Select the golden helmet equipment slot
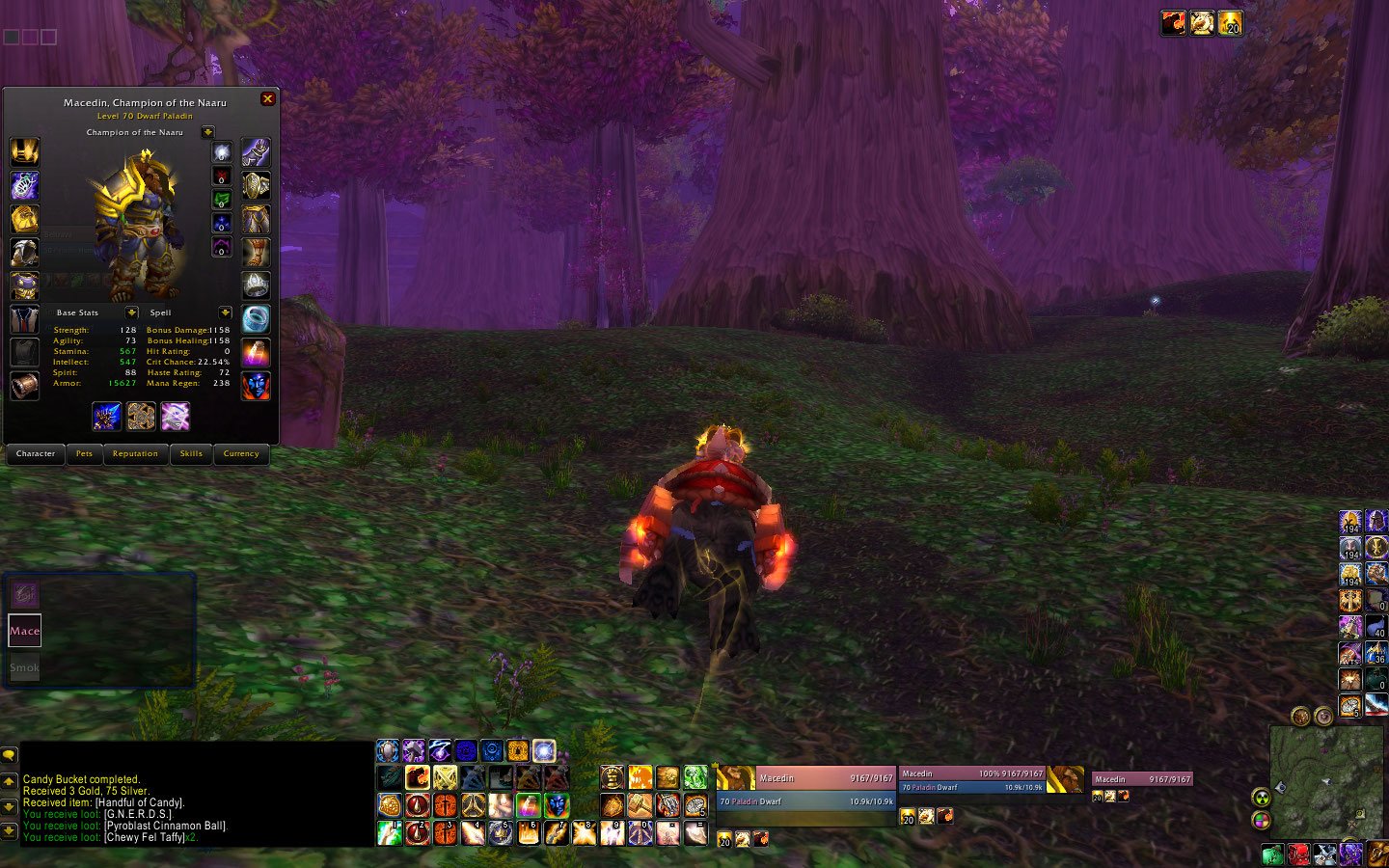This screenshot has width=1389, height=868. pos(24,151)
